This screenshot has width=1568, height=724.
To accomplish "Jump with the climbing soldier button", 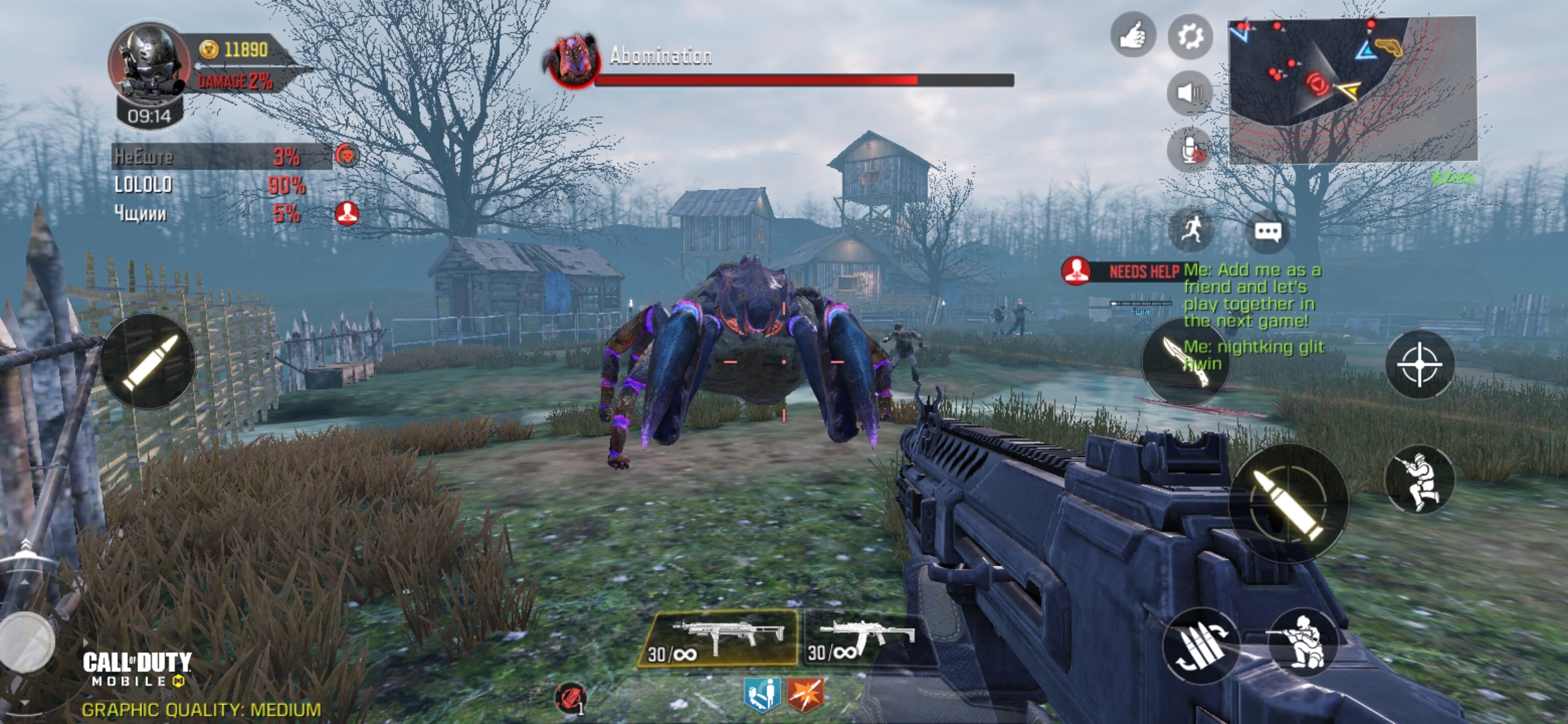I will (x=1419, y=479).
